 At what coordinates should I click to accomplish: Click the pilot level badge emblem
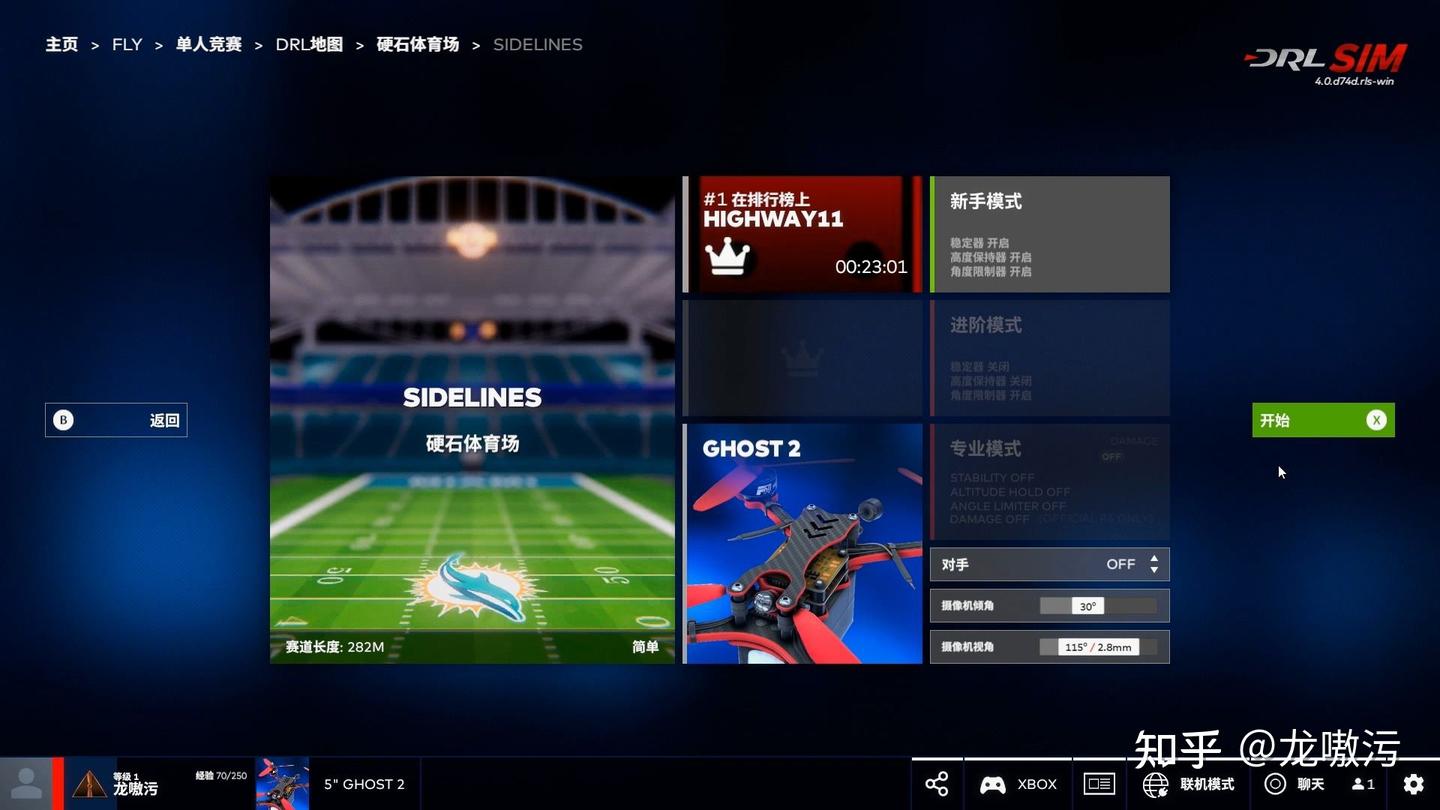(89, 783)
